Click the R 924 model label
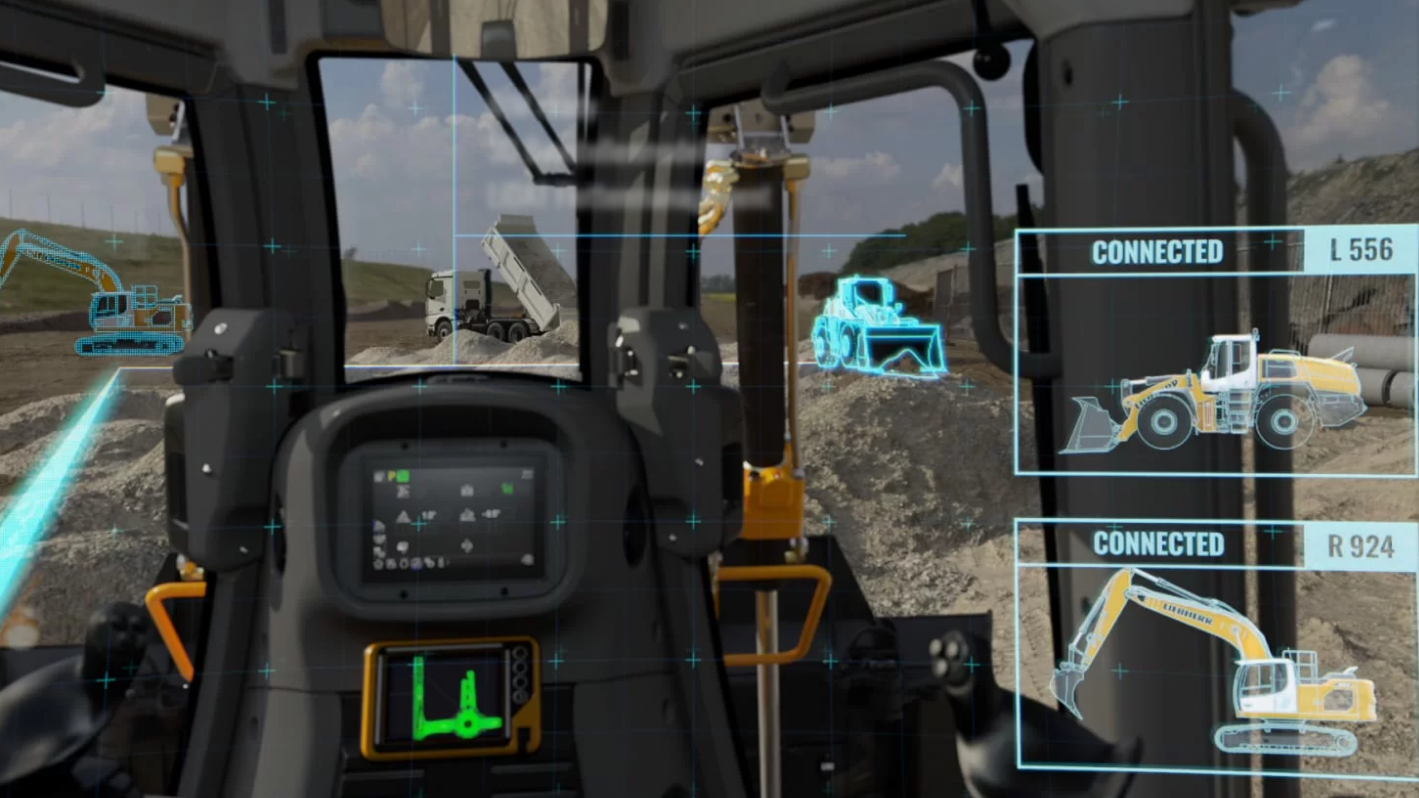The image size is (1419, 798). coord(1361,546)
